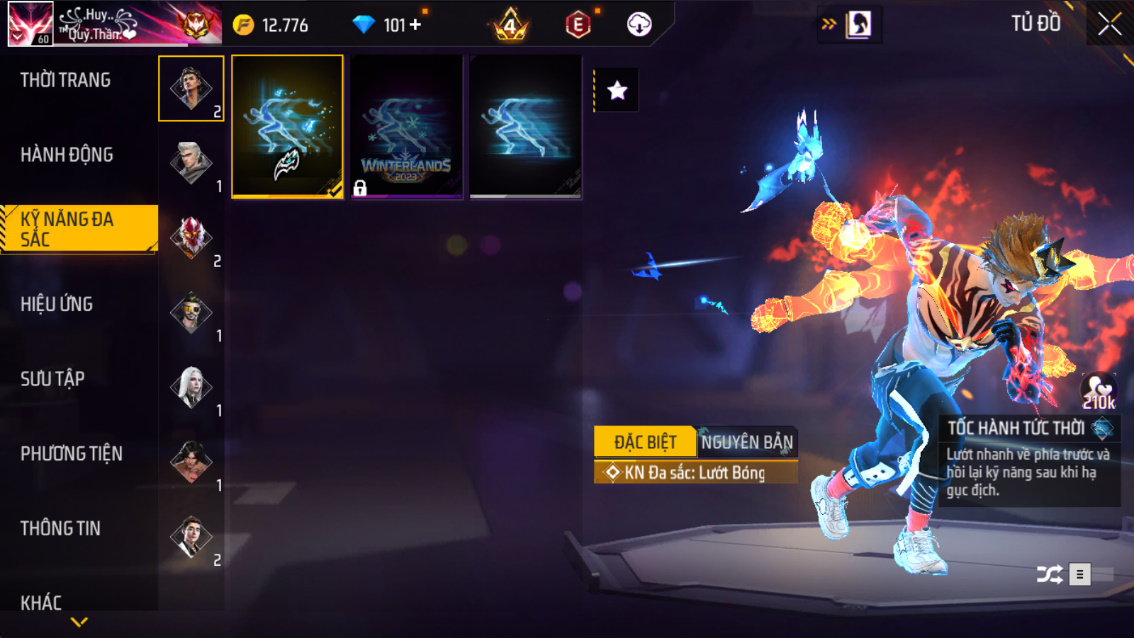The width and height of the screenshot is (1134, 638).
Task: Select the Hiệu Ứng category
Action: pyautogui.click(x=57, y=304)
